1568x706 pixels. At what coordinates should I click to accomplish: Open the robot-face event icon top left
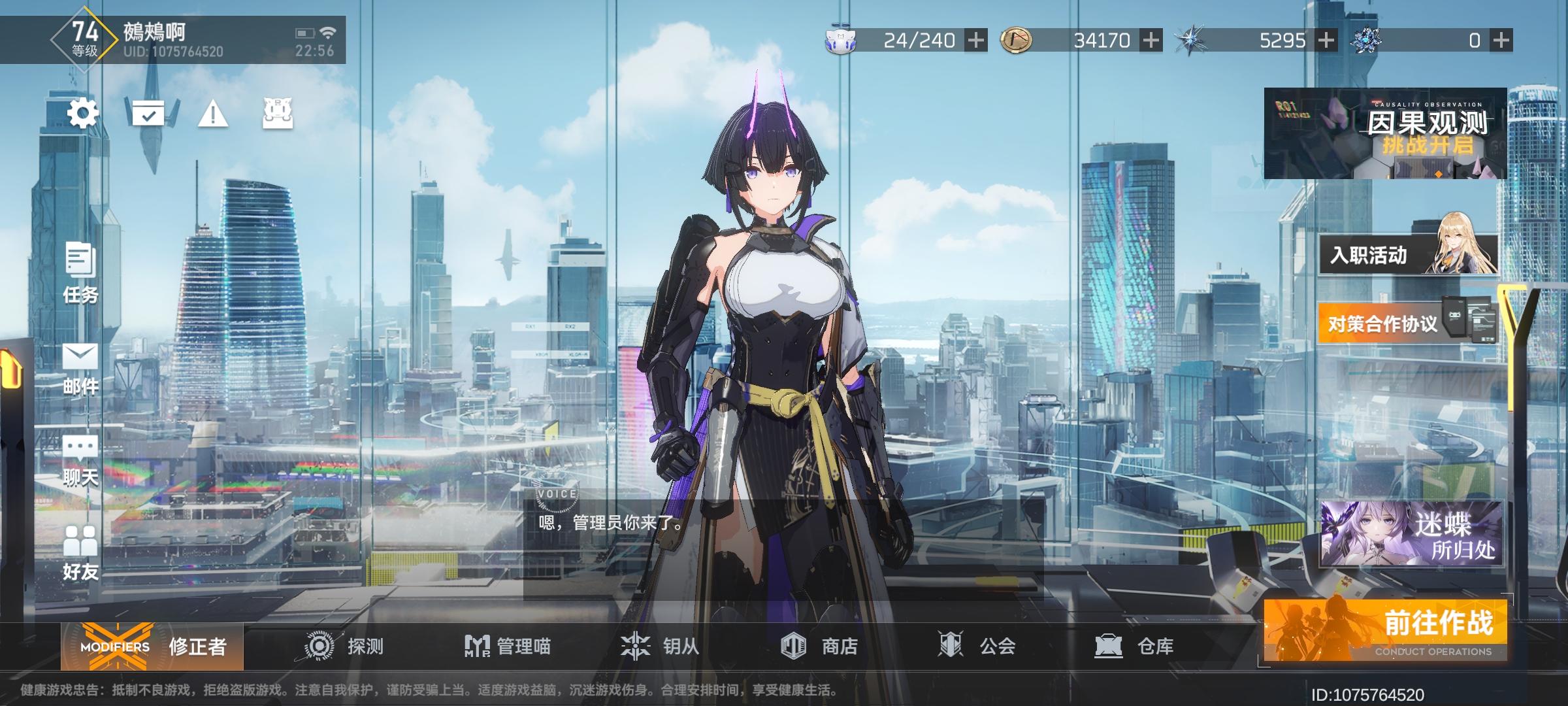(x=277, y=115)
